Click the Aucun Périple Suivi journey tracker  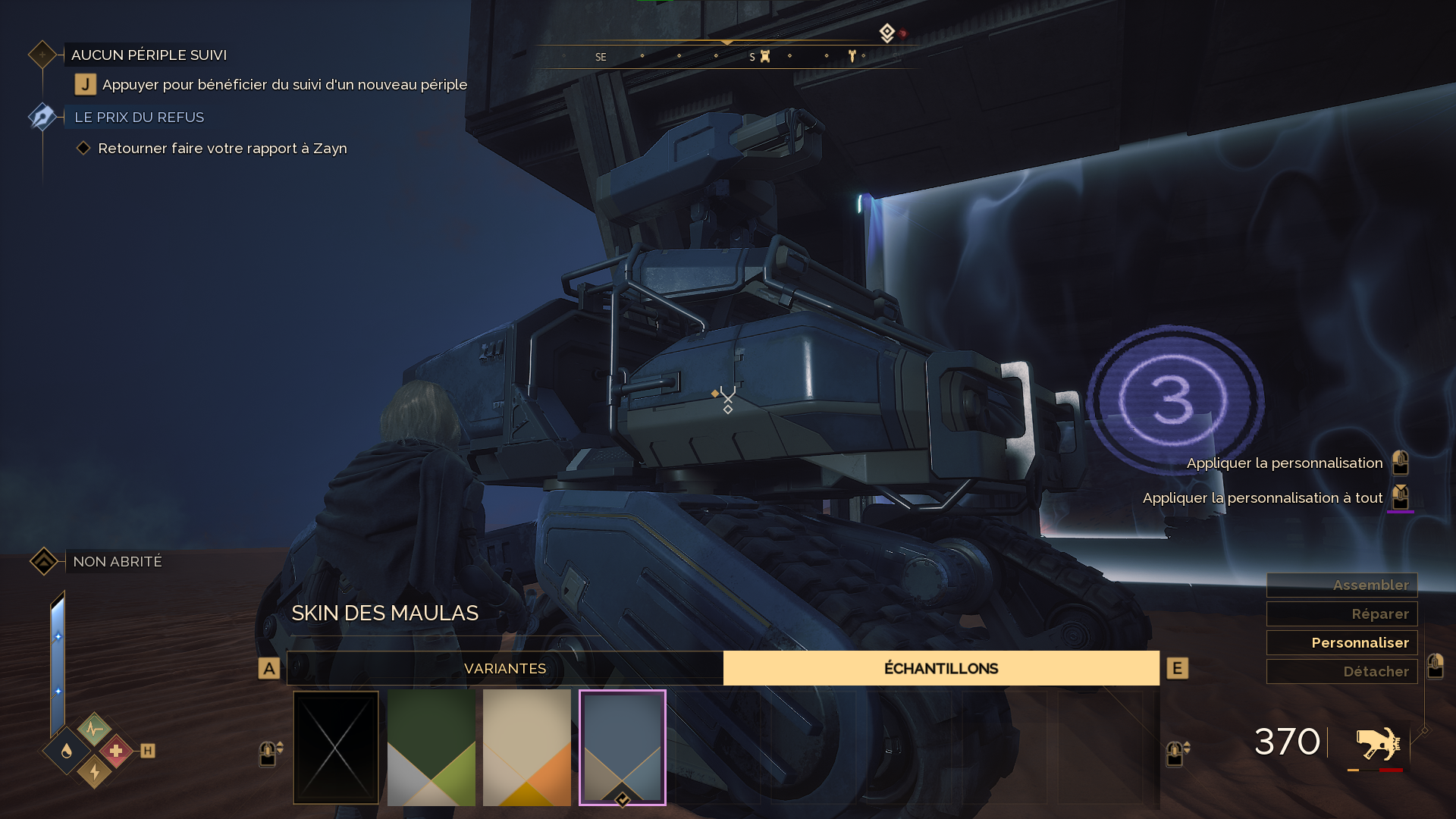(149, 55)
